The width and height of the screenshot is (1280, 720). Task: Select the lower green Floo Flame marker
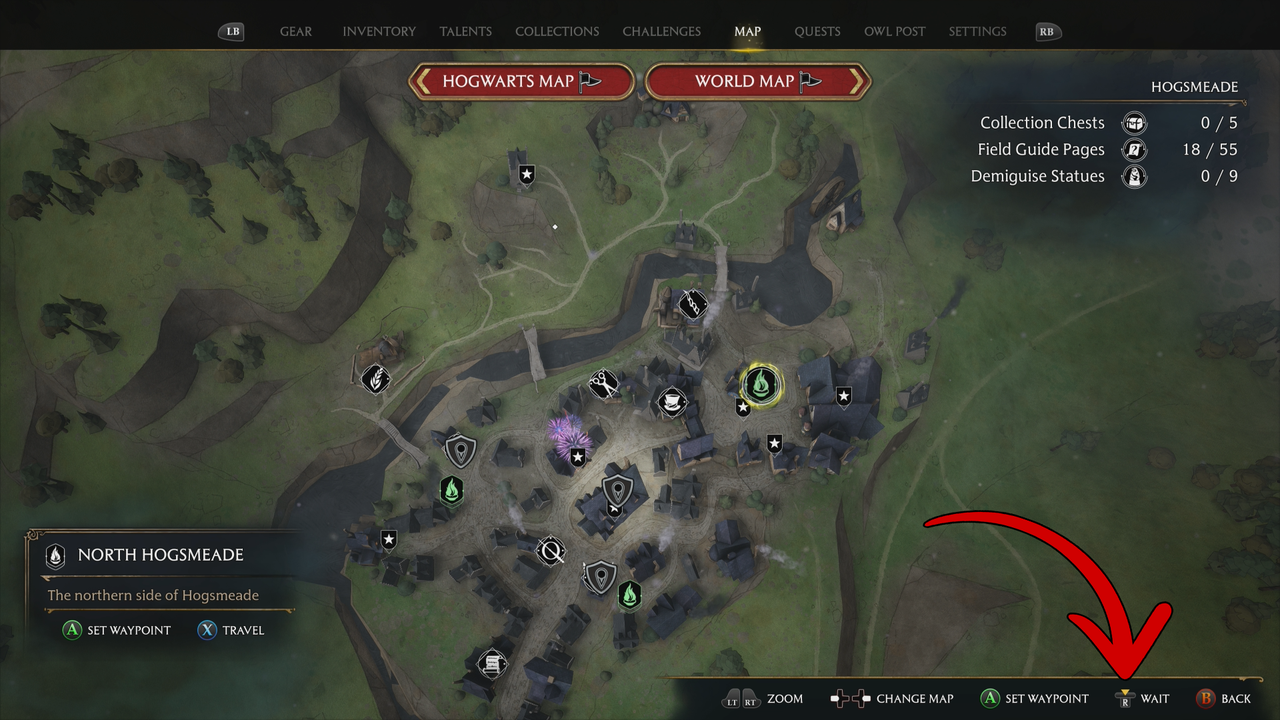click(629, 595)
